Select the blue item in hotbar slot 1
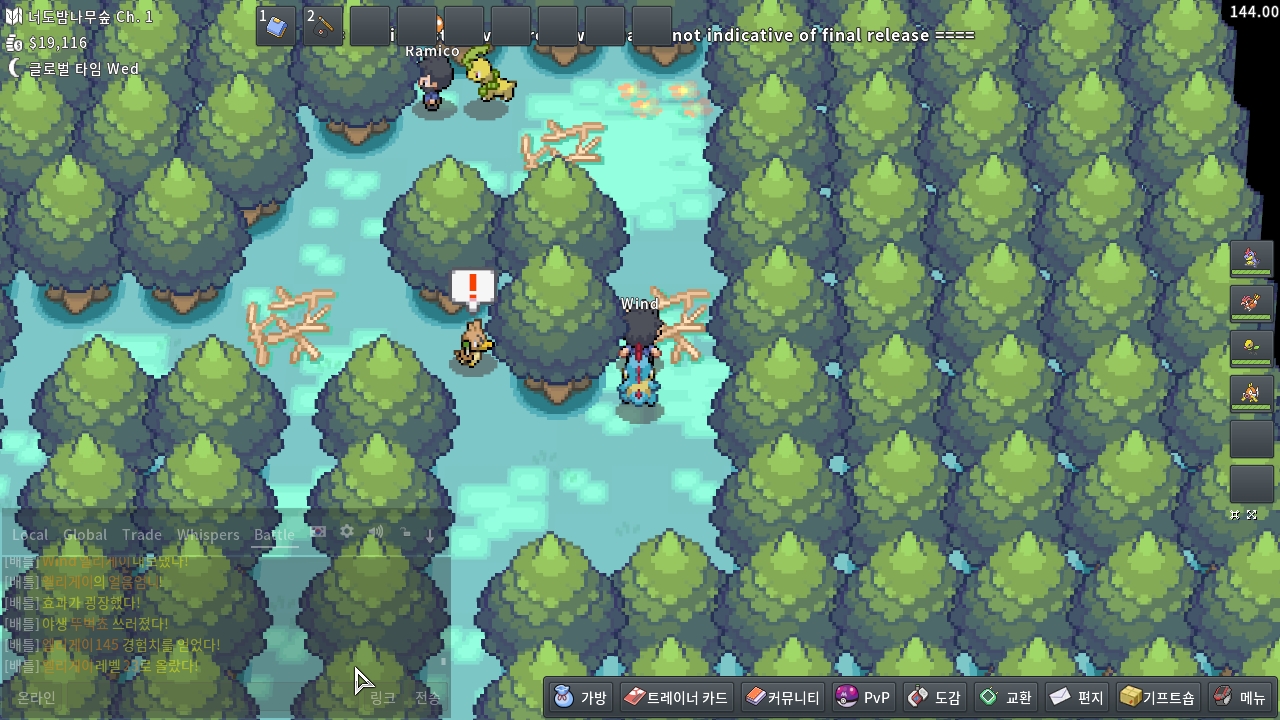The height and width of the screenshot is (720, 1280). pos(276,26)
